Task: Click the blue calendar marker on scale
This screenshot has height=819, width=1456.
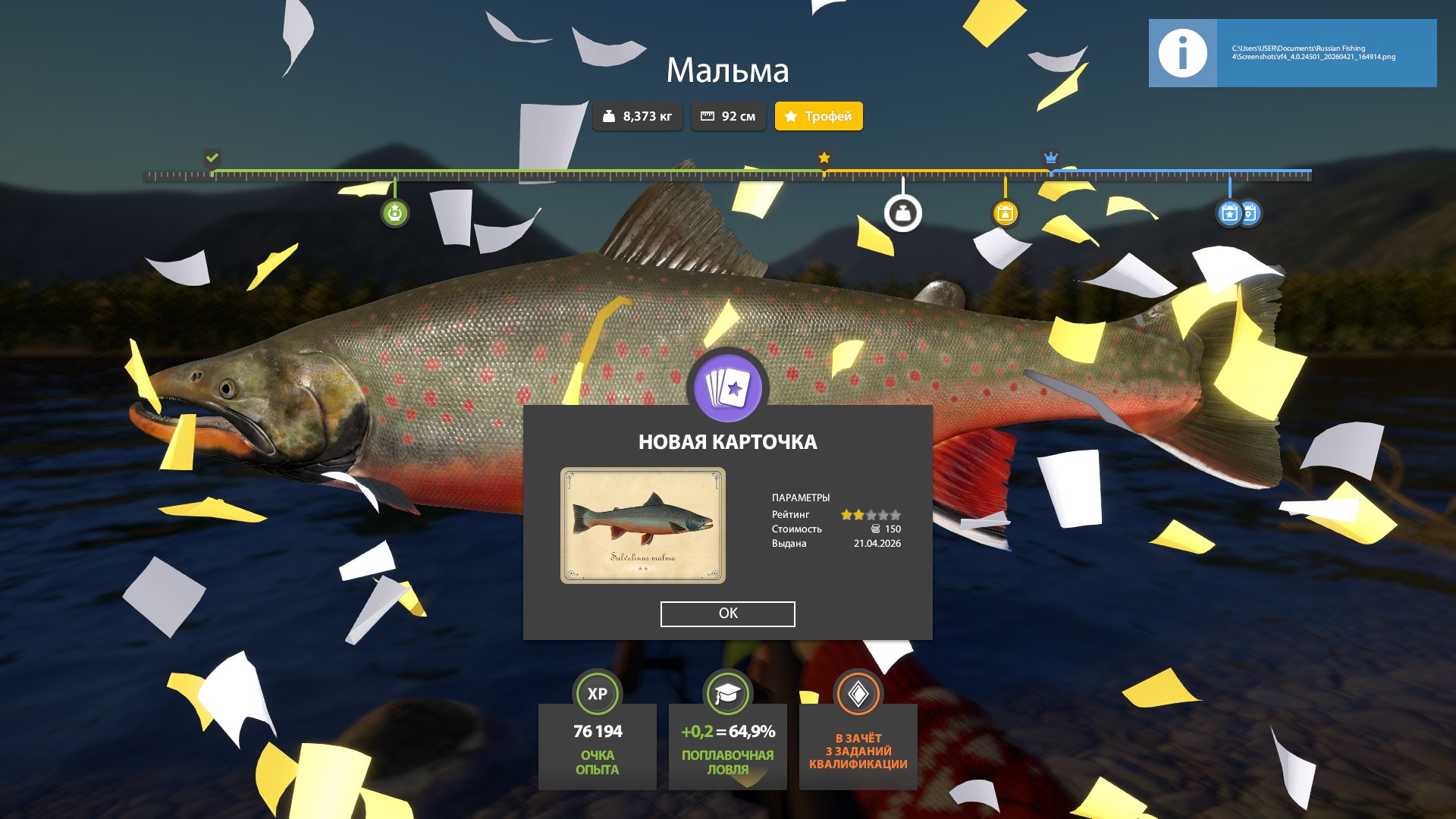Action: tap(1230, 214)
